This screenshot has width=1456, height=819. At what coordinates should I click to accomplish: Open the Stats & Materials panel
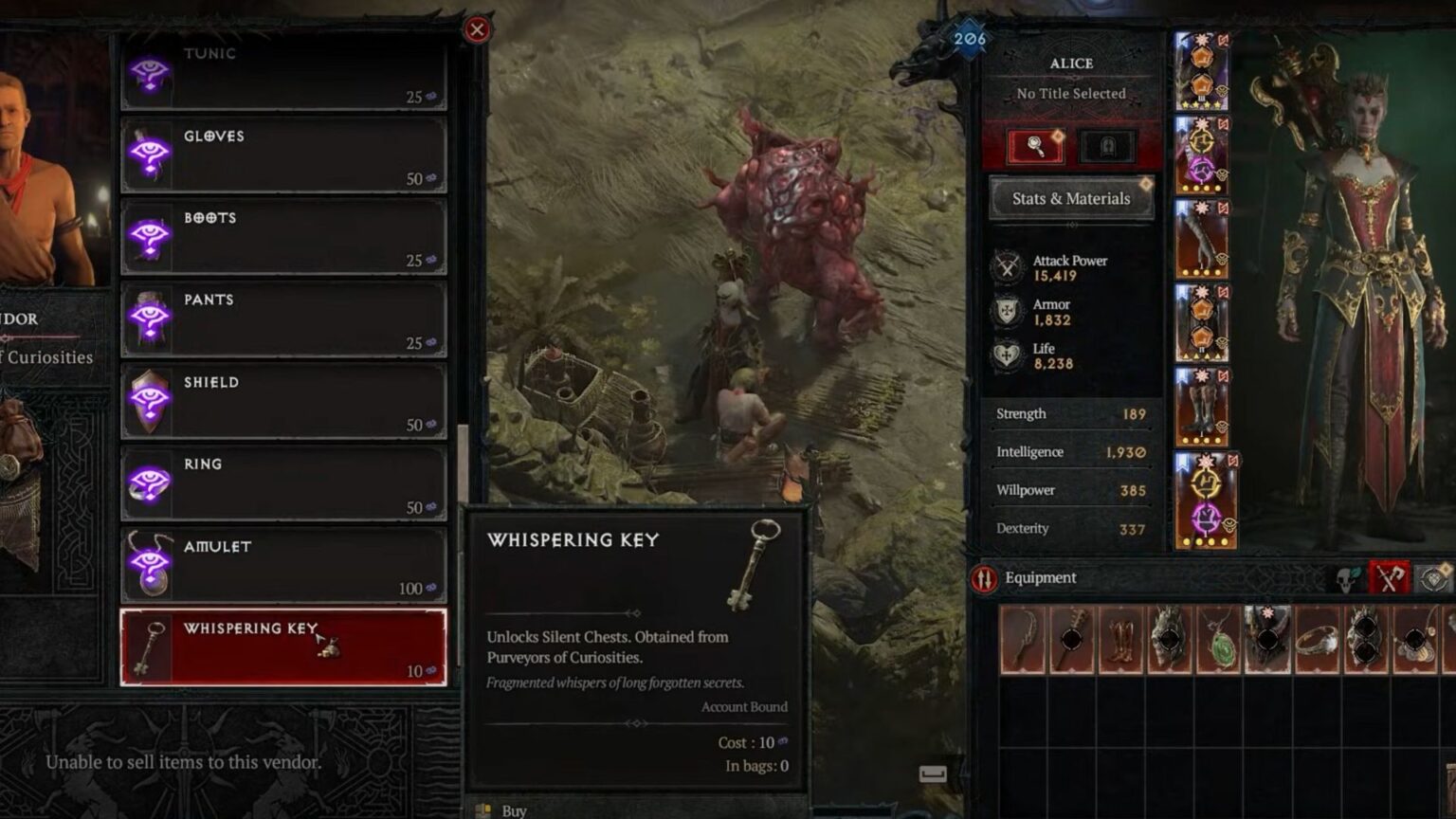pos(1071,198)
